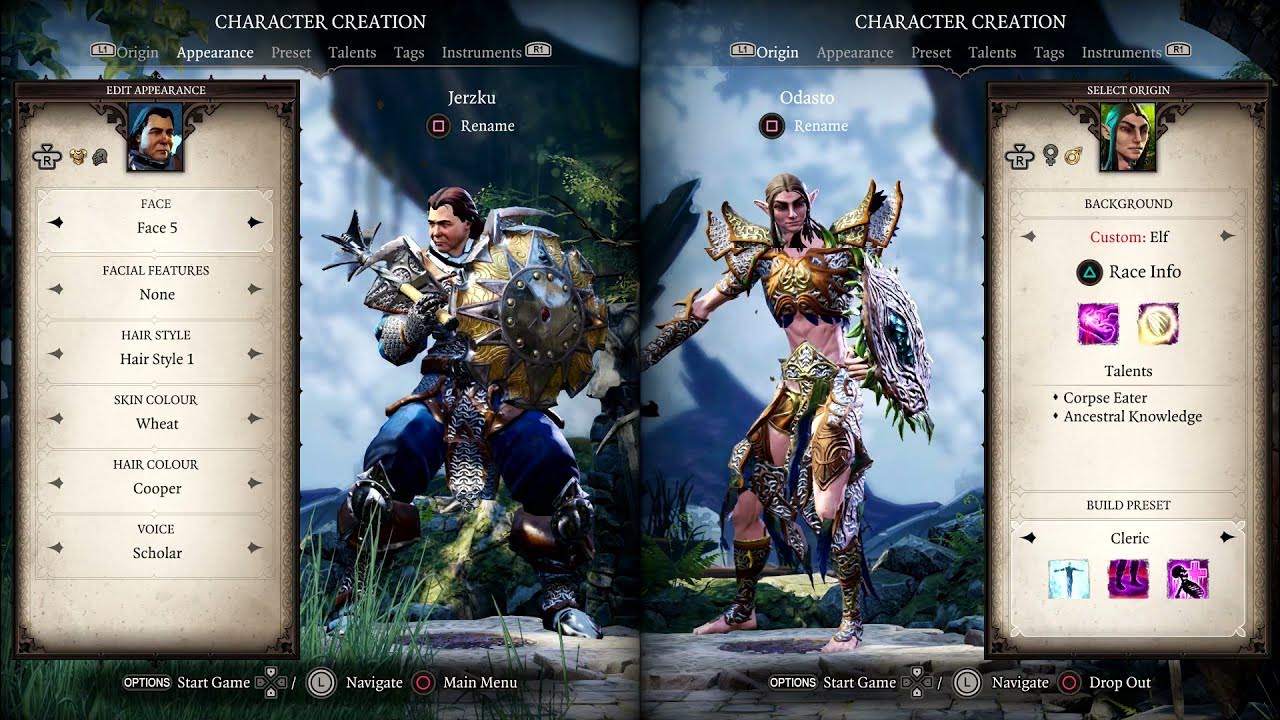Click Jerzku's character portrait

coord(155,140)
